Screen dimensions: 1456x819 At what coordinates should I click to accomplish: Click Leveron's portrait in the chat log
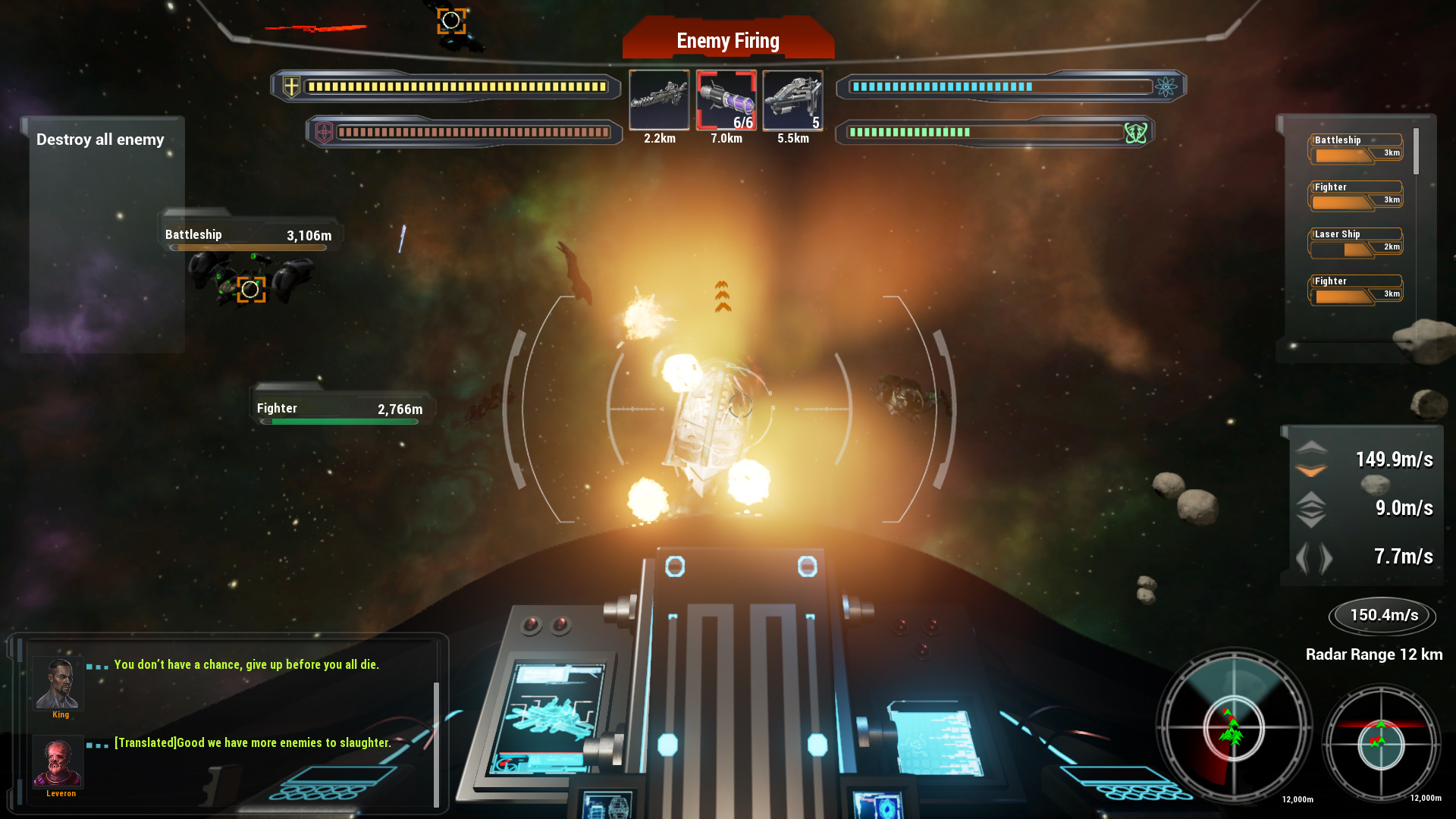tap(59, 764)
